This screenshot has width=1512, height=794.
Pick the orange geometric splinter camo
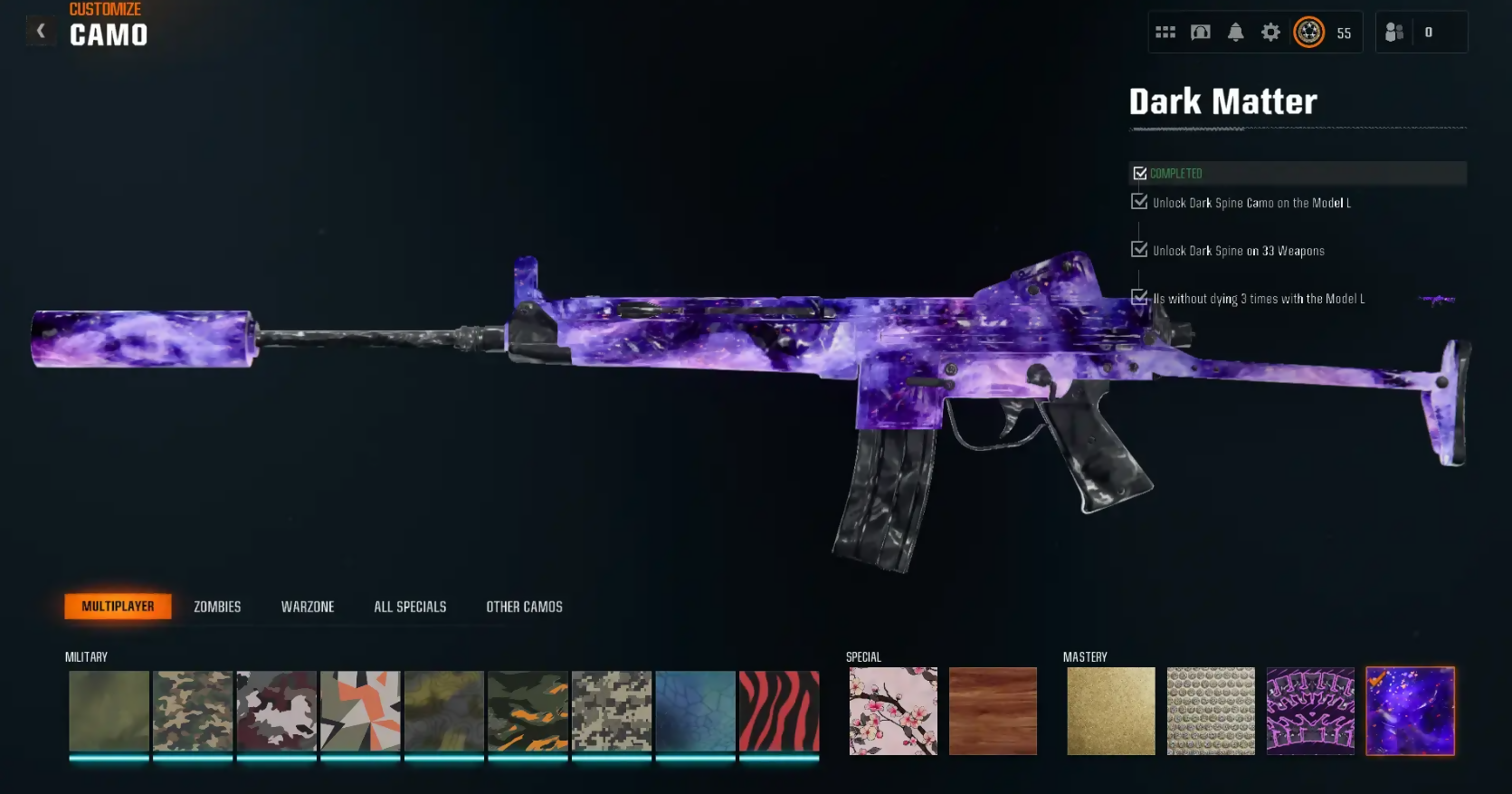[360, 711]
